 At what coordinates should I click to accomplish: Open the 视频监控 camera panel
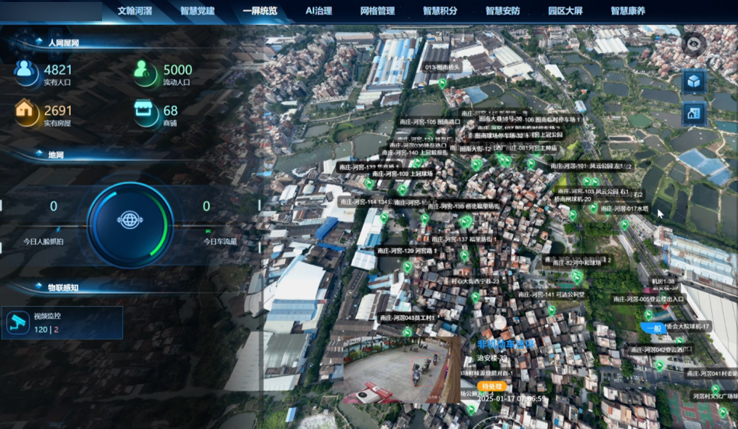click(62, 323)
